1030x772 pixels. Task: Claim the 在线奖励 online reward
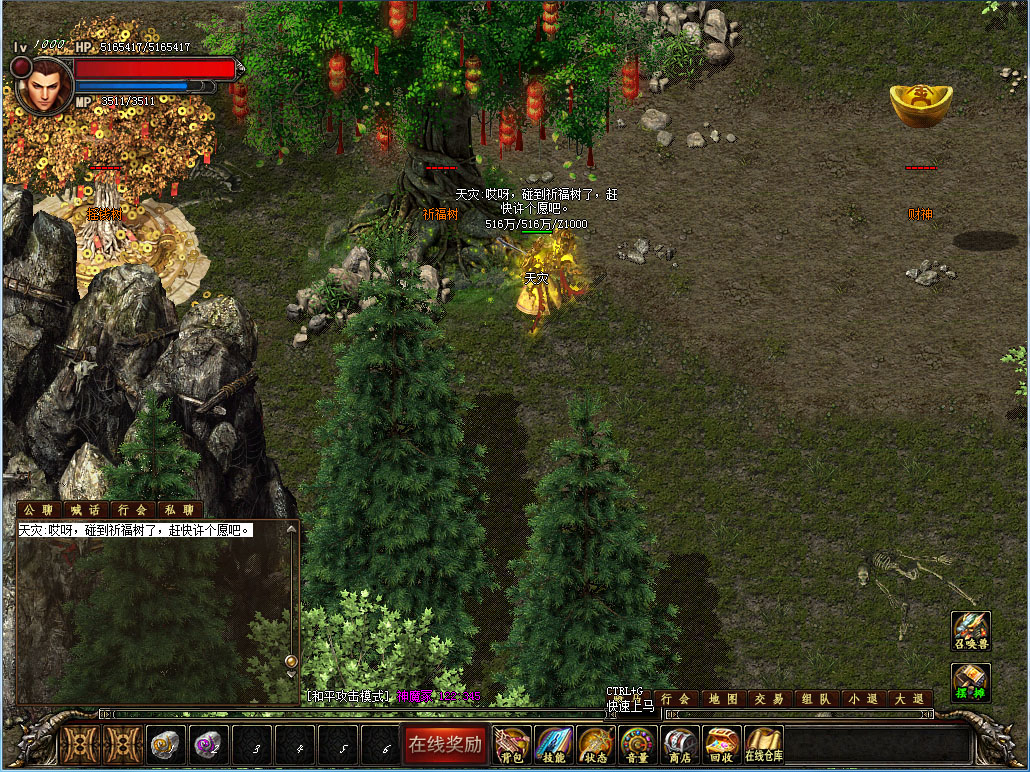[x=445, y=744]
